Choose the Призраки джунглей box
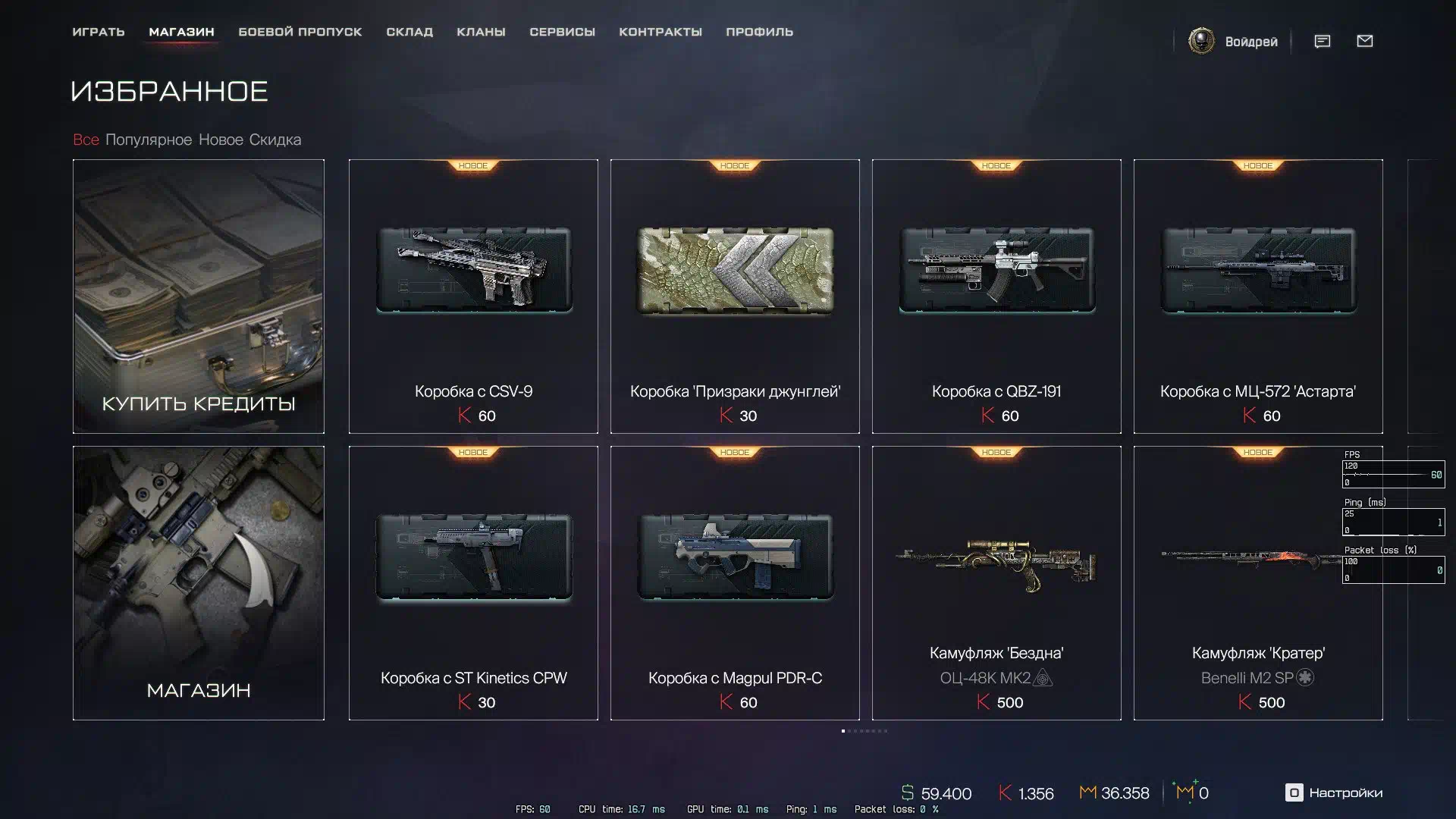This screenshot has width=1456, height=819. [x=735, y=297]
